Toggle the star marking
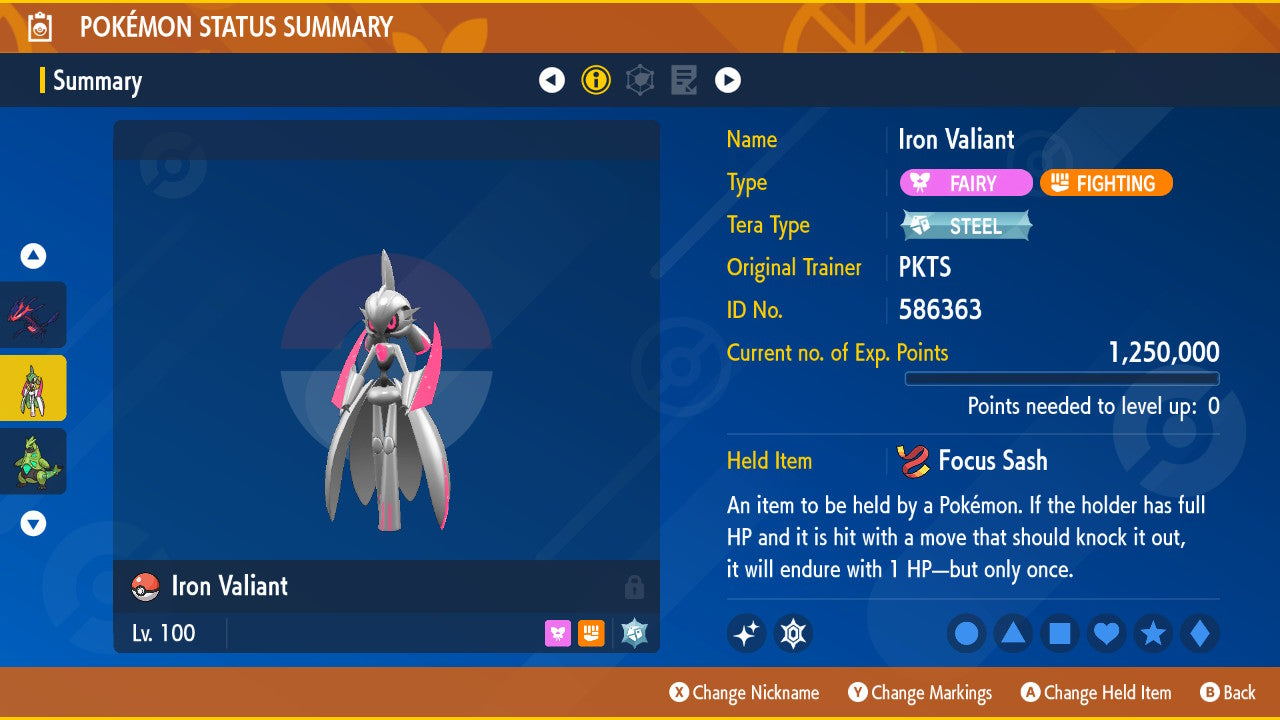1280x720 pixels. coord(1152,633)
